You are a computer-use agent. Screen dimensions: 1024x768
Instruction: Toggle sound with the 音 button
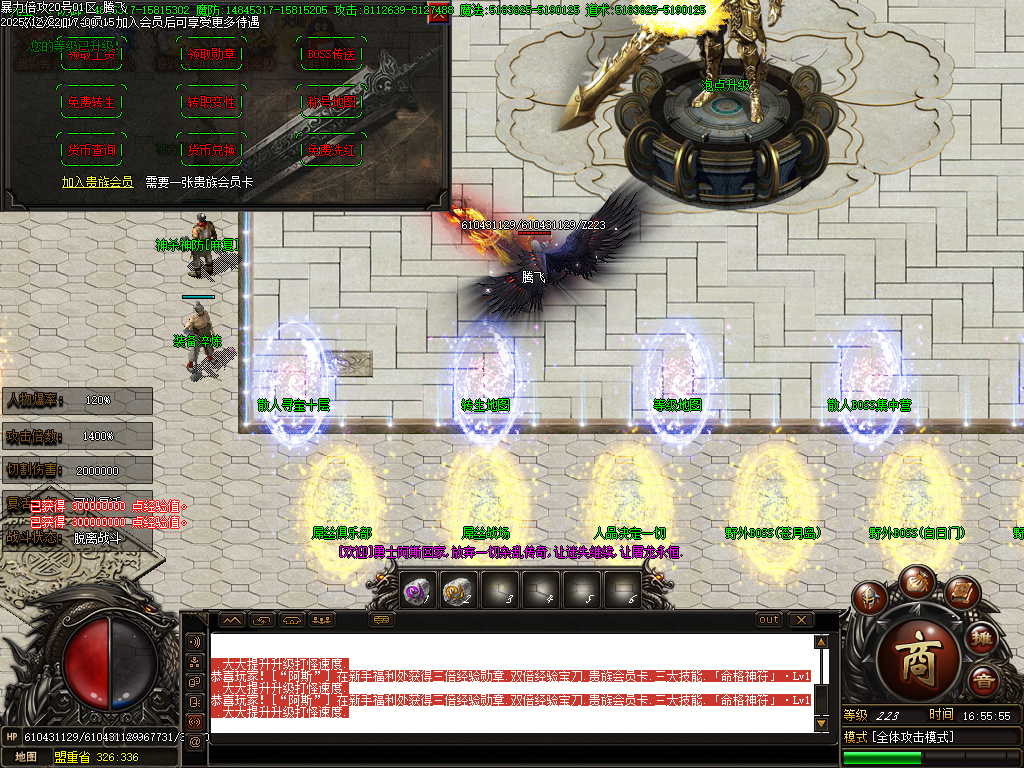982,681
